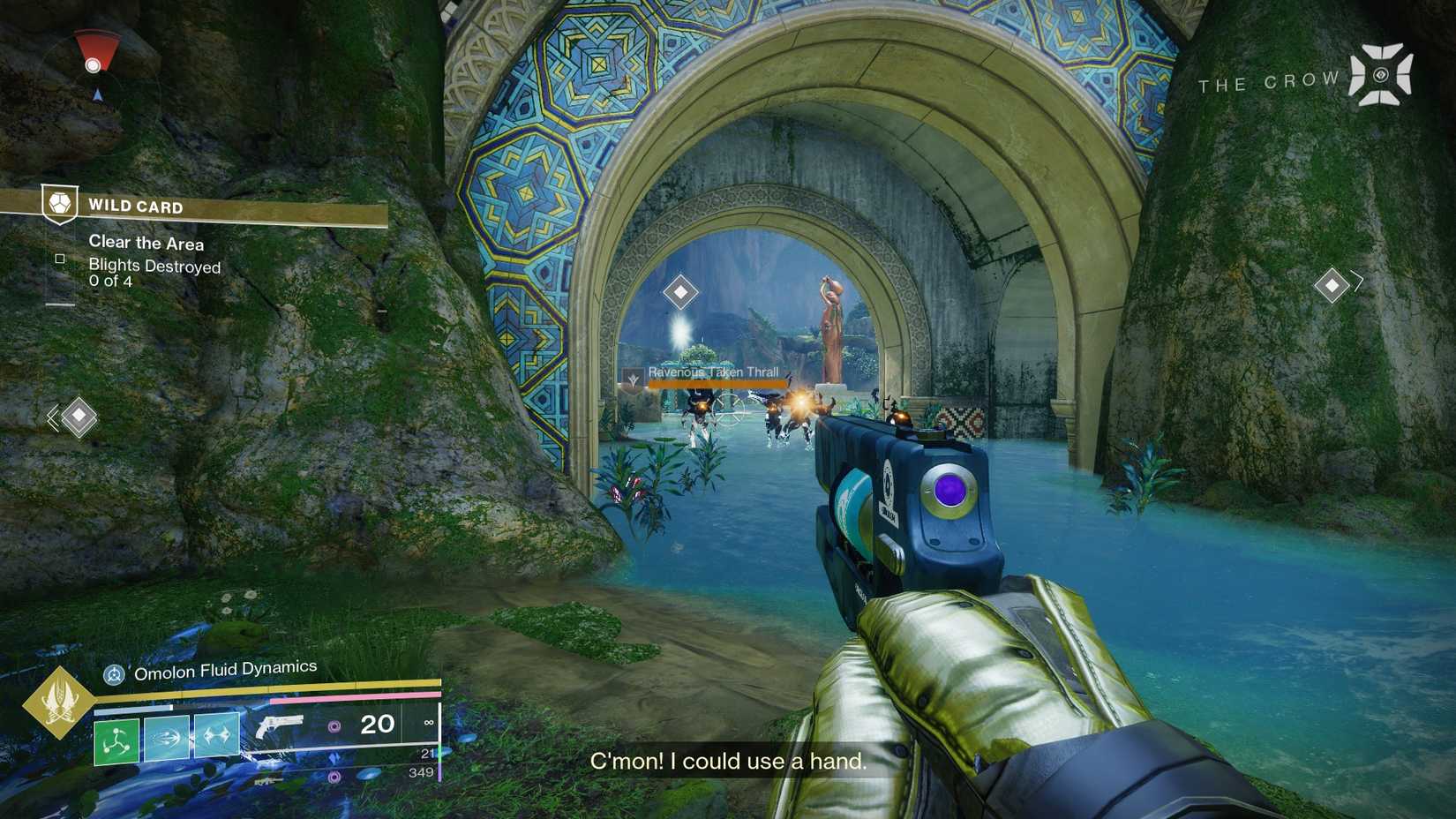The height and width of the screenshot is (819, 1456).
Task: Activate the green grenade ability icon
Action: (116, 740)
